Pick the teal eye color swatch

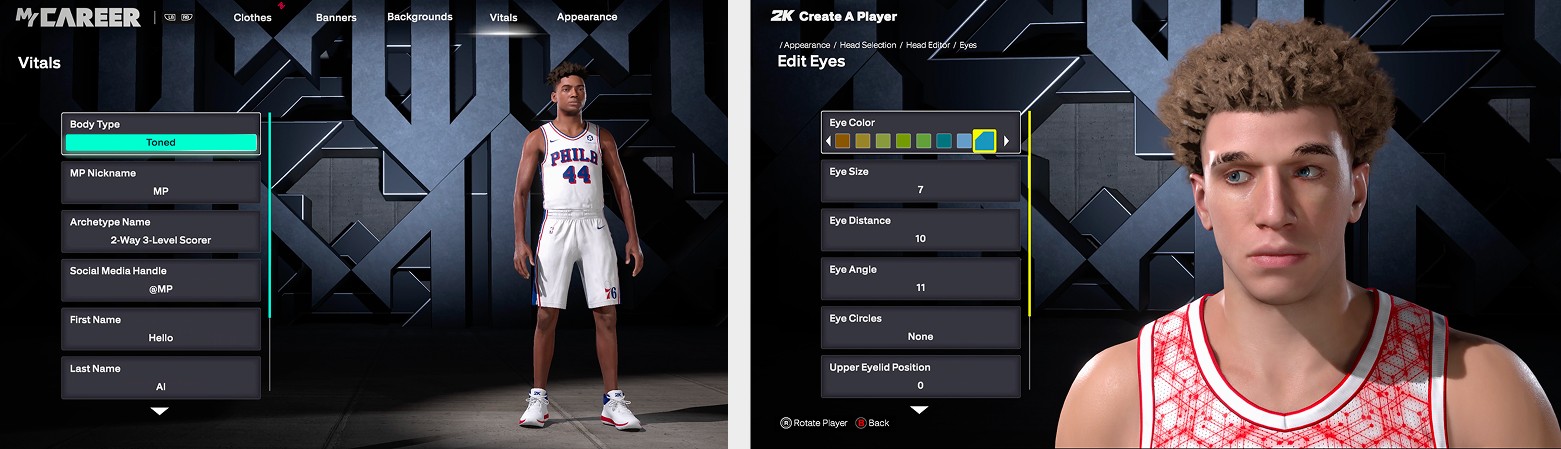tap(944, 141)
